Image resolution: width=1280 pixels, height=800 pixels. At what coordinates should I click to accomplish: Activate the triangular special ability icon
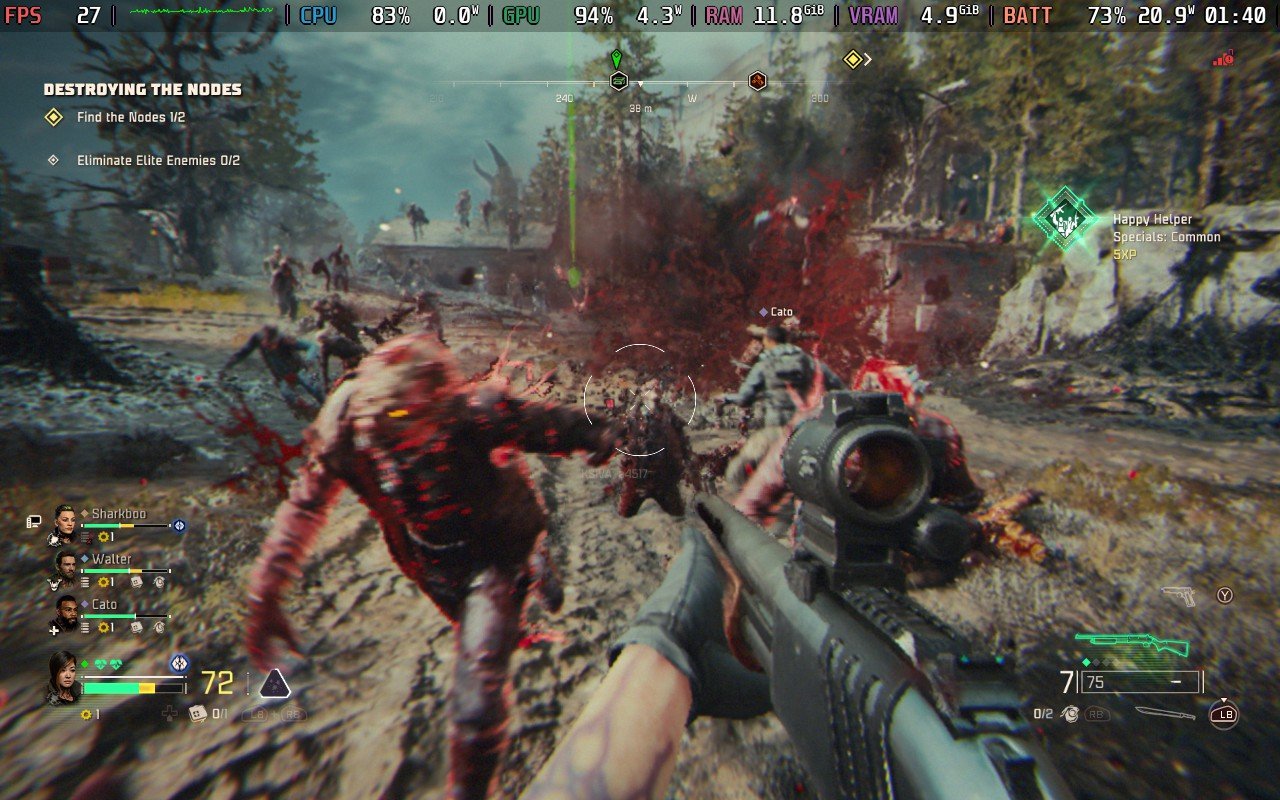(x=275, y=683)
